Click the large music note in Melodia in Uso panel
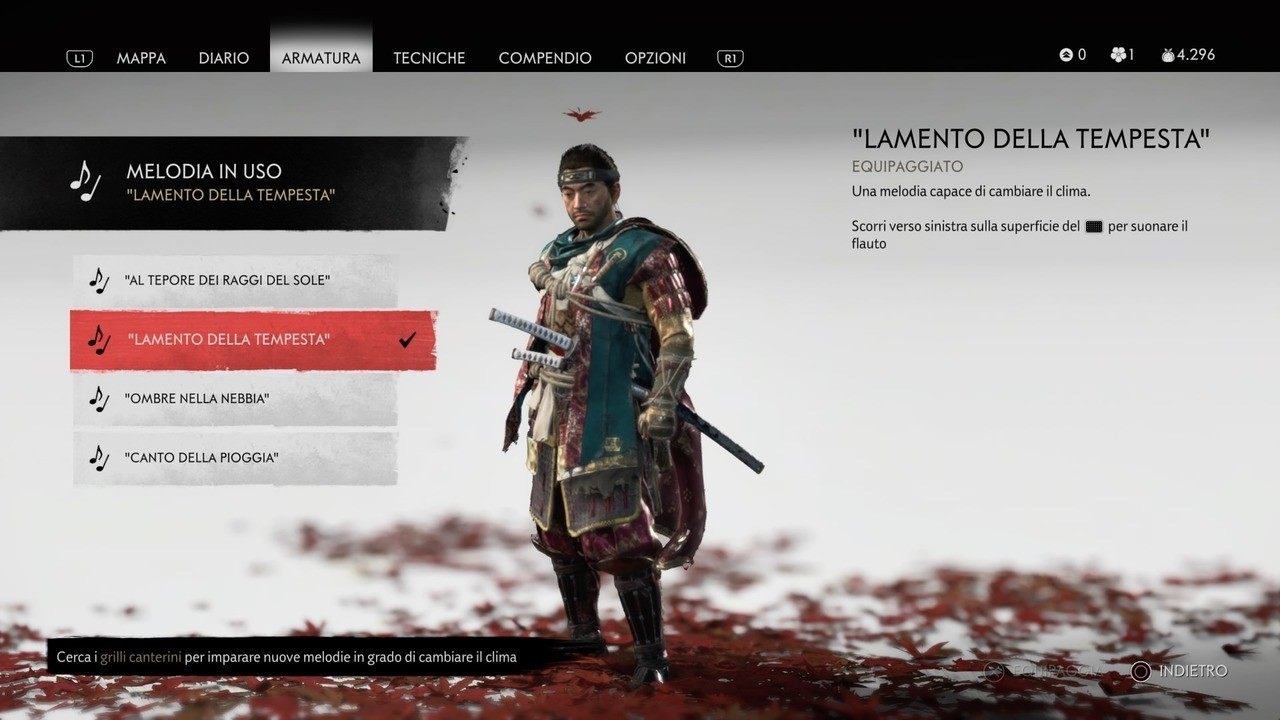Screen dimensions: 1280x720 (x=87, y=180)
